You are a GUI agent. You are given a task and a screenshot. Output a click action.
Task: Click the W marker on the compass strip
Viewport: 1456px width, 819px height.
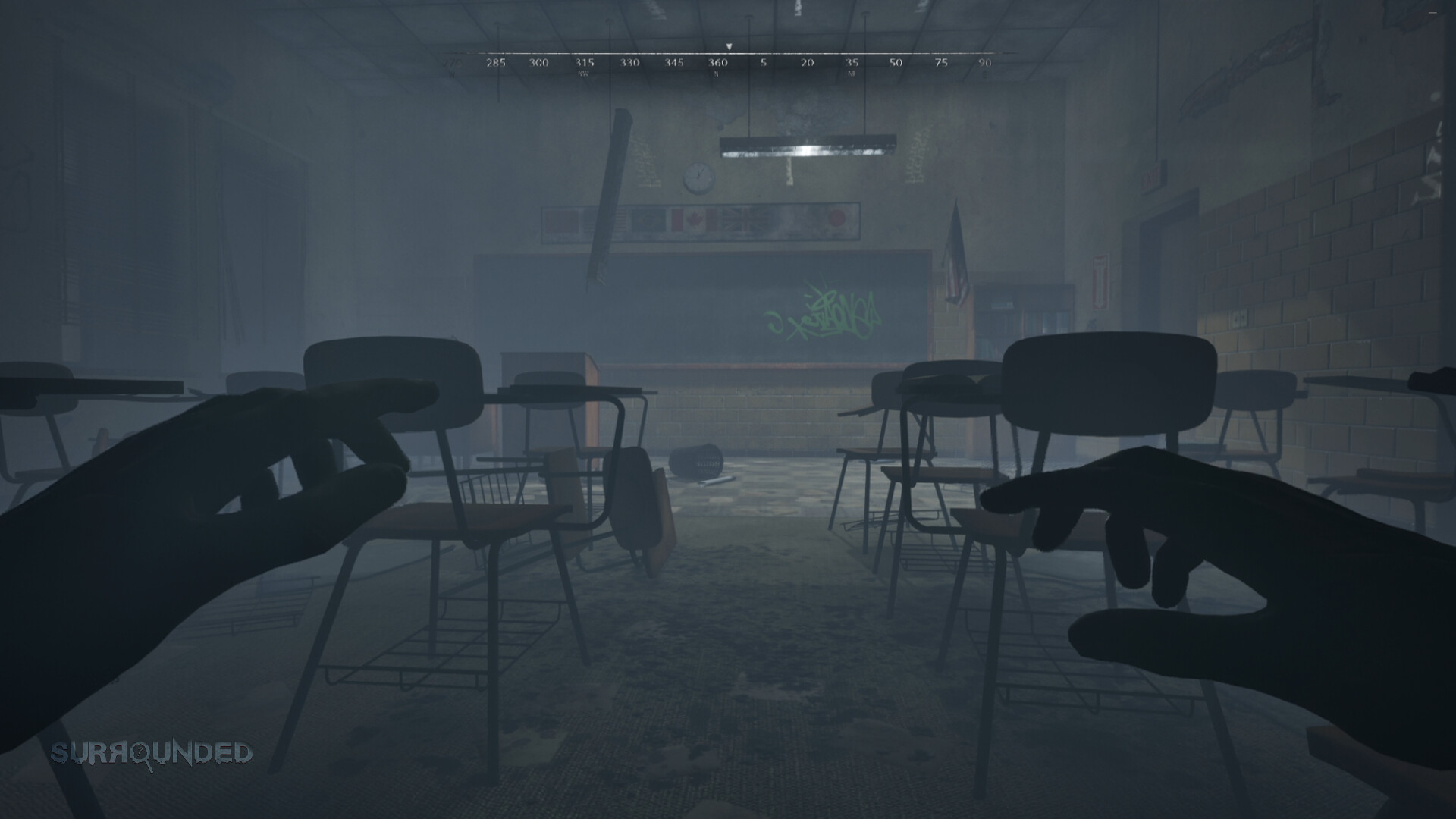coord(453,74)
